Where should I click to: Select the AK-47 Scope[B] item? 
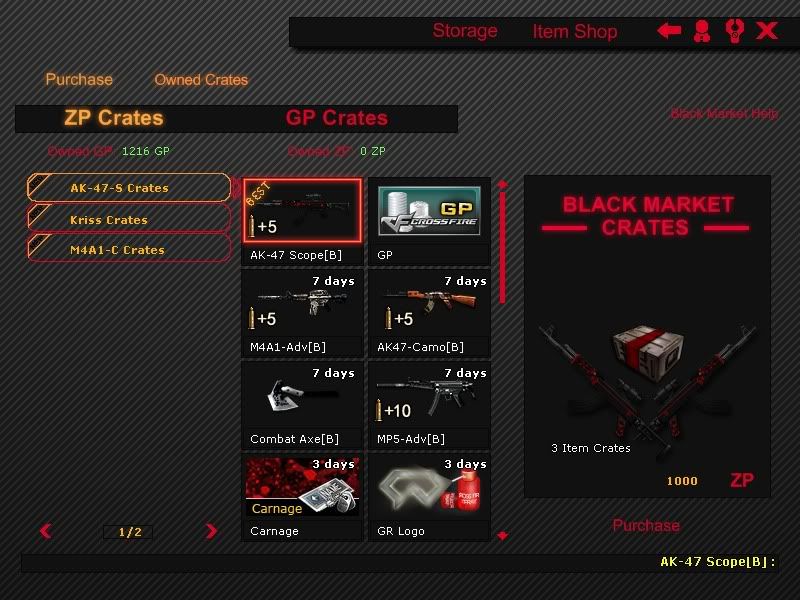click(302, 220)
